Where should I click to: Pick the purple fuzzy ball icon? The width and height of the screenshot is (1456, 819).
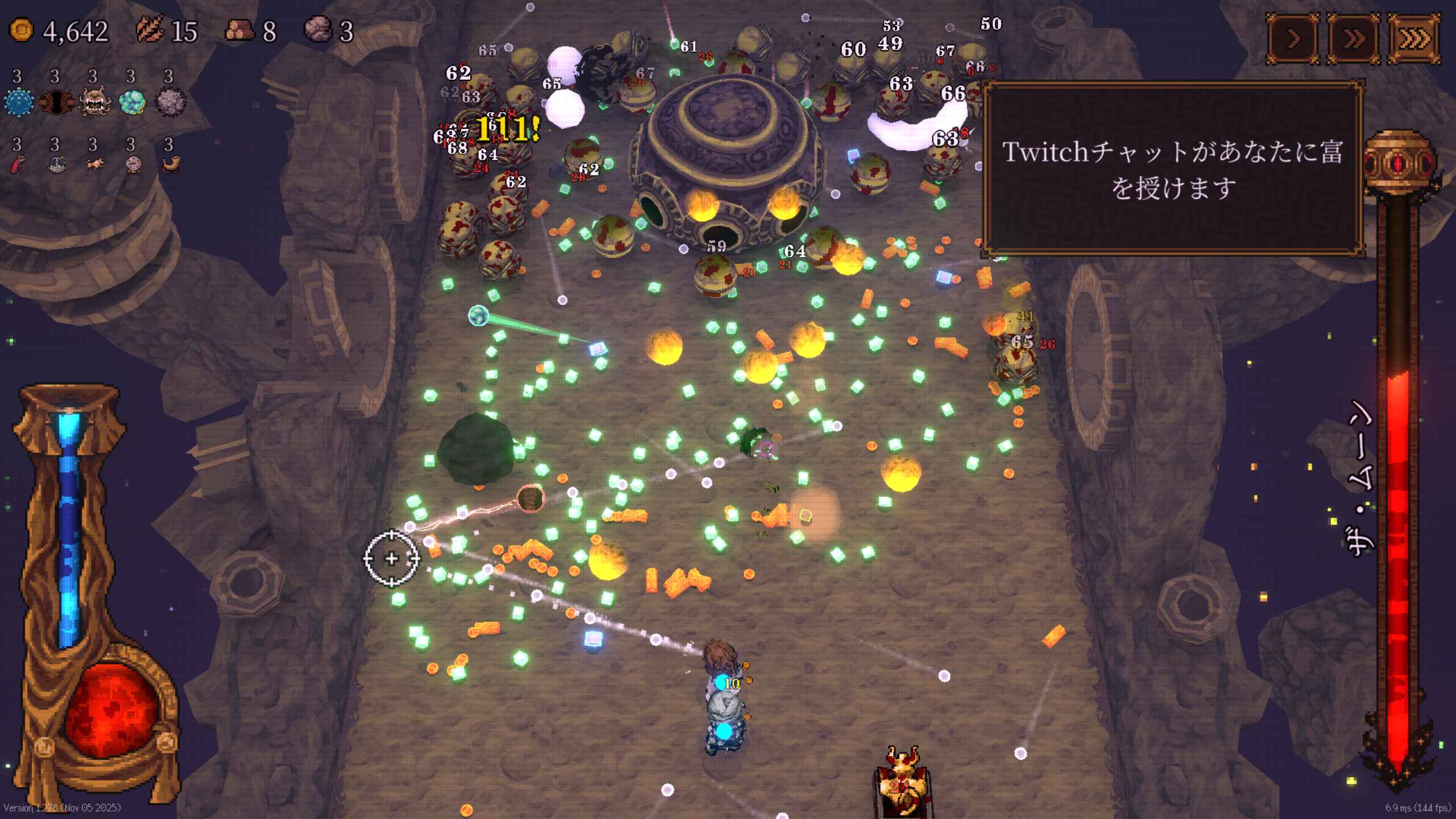(x=169, y=103)
